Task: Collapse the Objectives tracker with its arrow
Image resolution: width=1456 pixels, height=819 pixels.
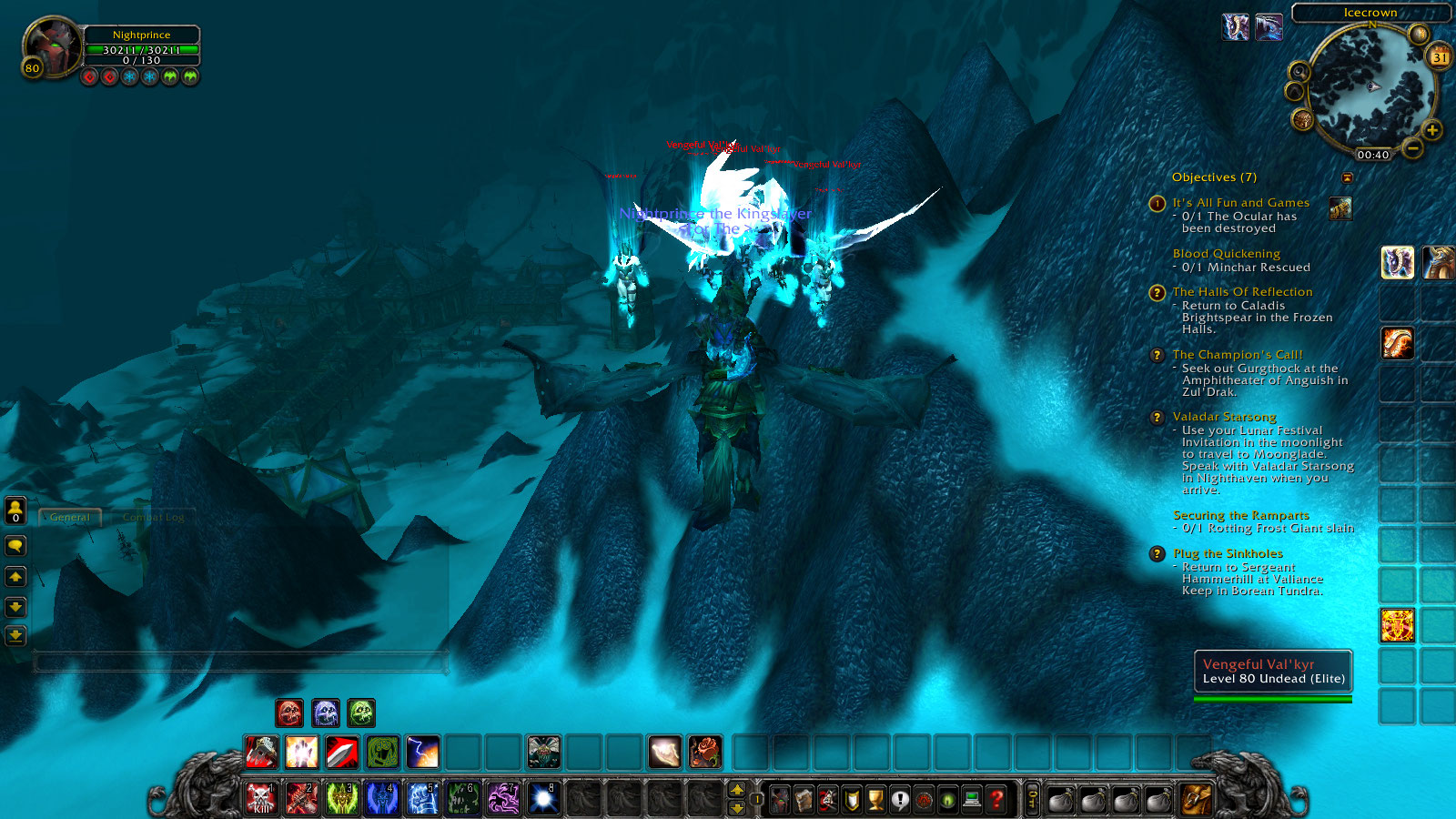Action: (x=1349, y=177)
